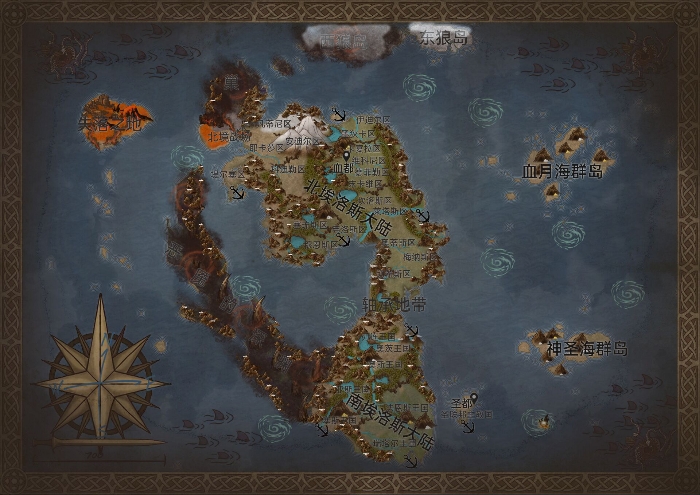Click the compass rose on the map
Screen dimensions: 700x495
click(x=101, y=373)
